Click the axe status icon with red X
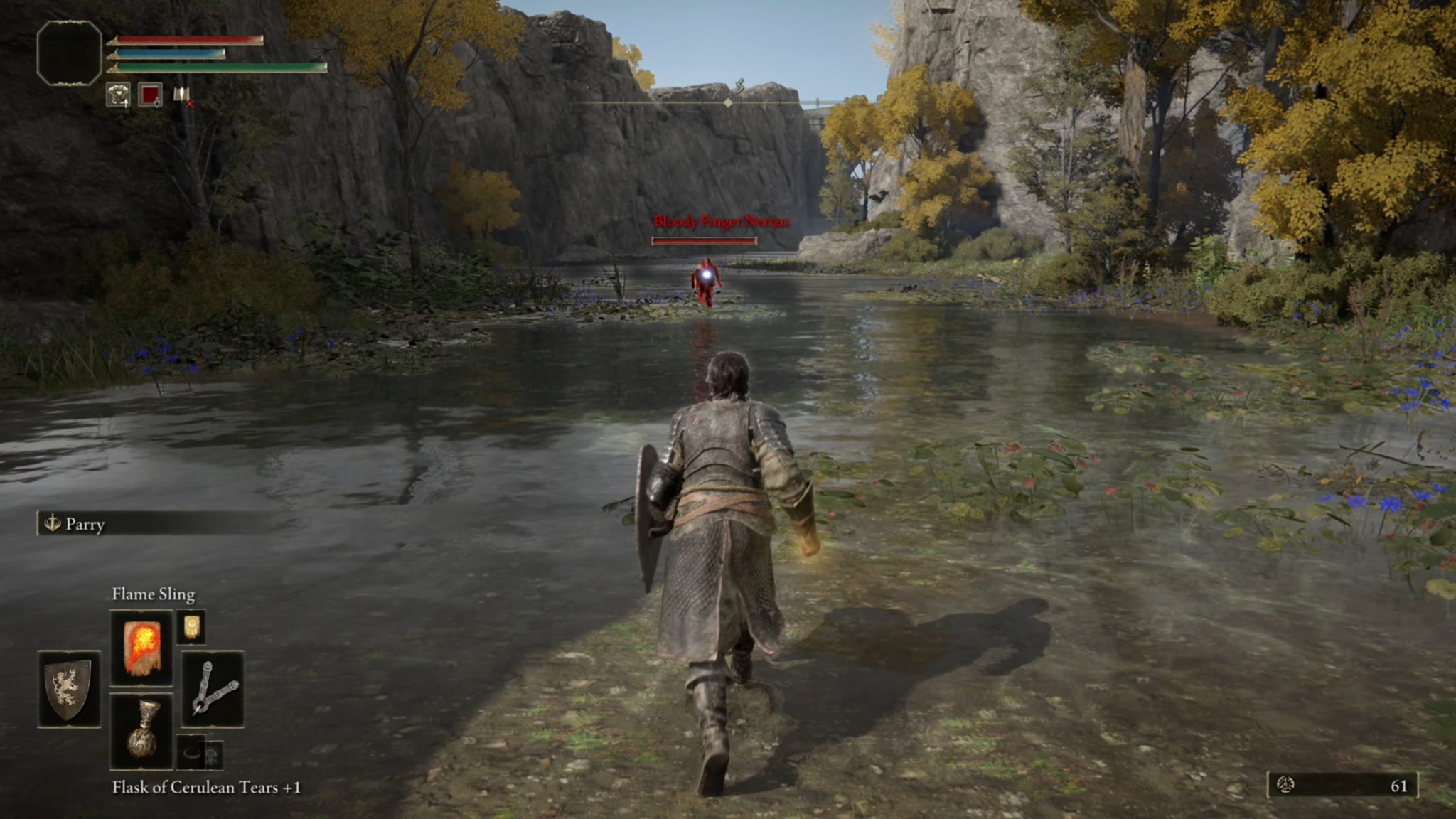 (x=182, y=95)
